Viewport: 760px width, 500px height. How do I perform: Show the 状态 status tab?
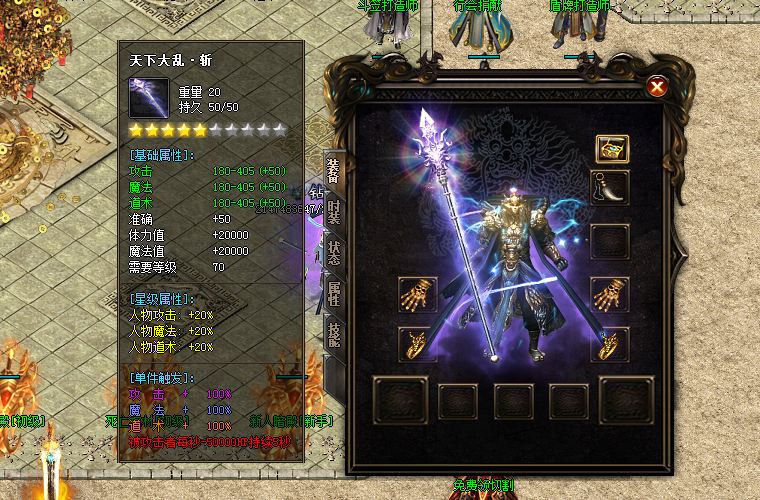334,254
